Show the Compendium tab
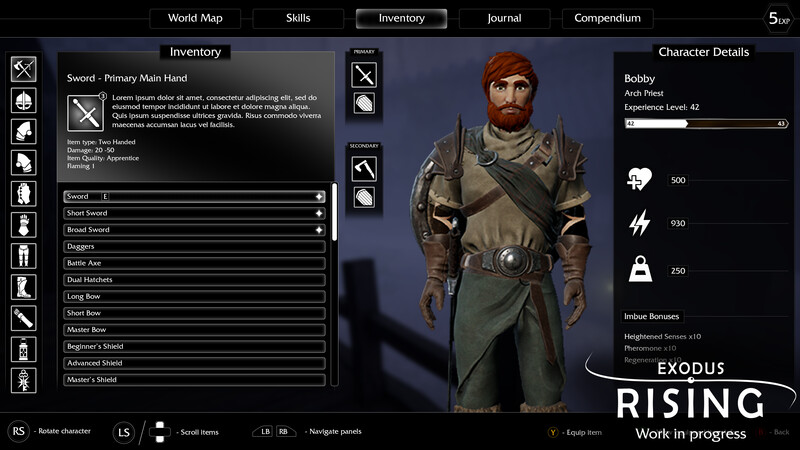 607,18
